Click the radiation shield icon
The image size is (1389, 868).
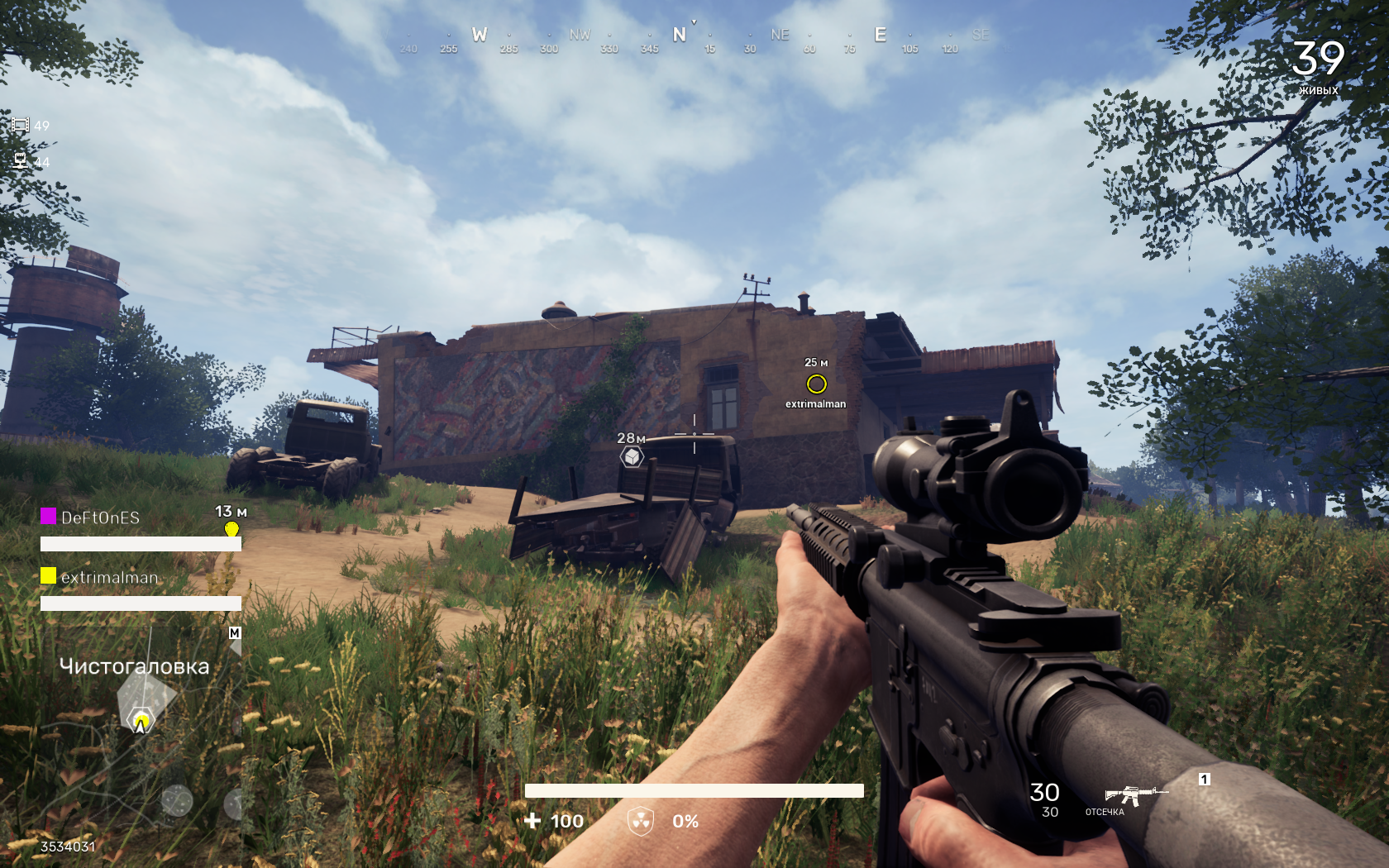click(x=641, y=821)
